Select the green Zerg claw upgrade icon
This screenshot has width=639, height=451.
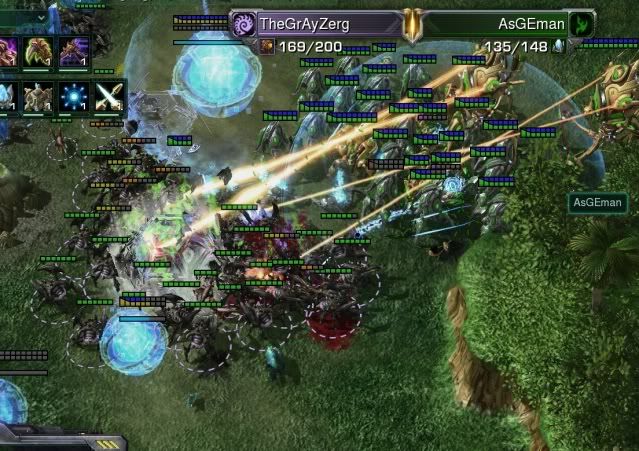point(39,51)
